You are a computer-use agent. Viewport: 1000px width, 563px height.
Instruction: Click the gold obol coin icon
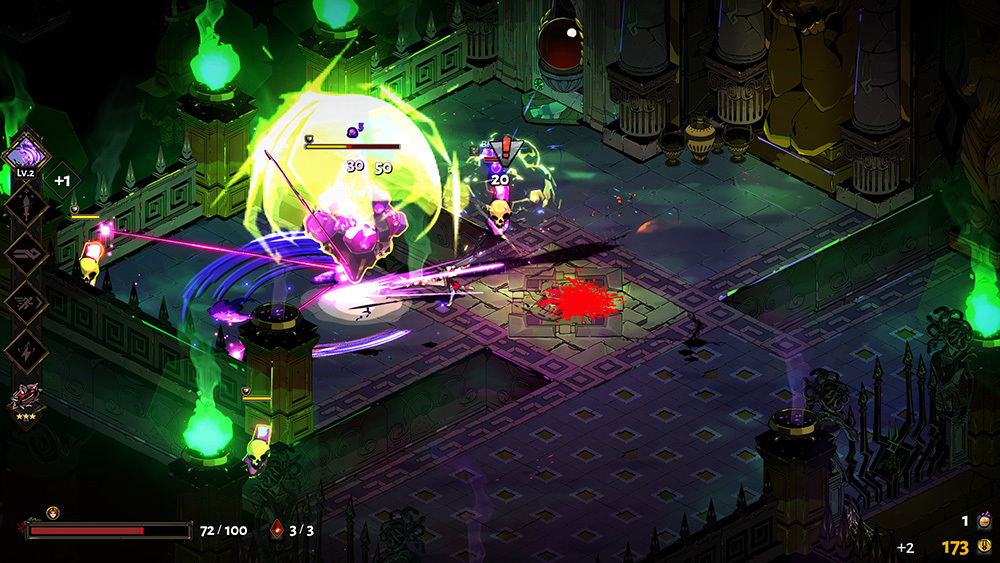click(985, 547)
